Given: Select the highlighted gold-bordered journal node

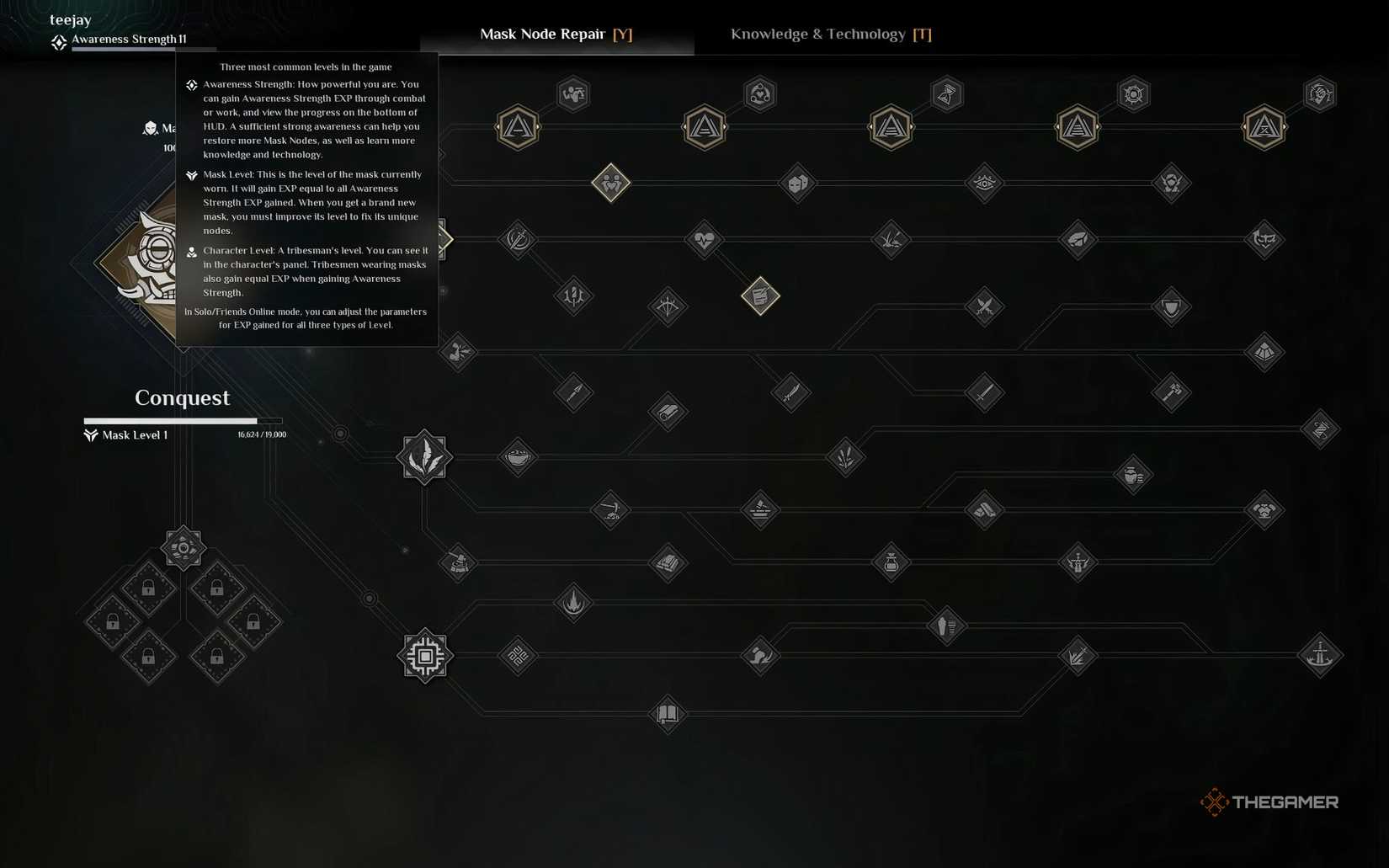Looking at the screenshot, I should pos(760,296).
